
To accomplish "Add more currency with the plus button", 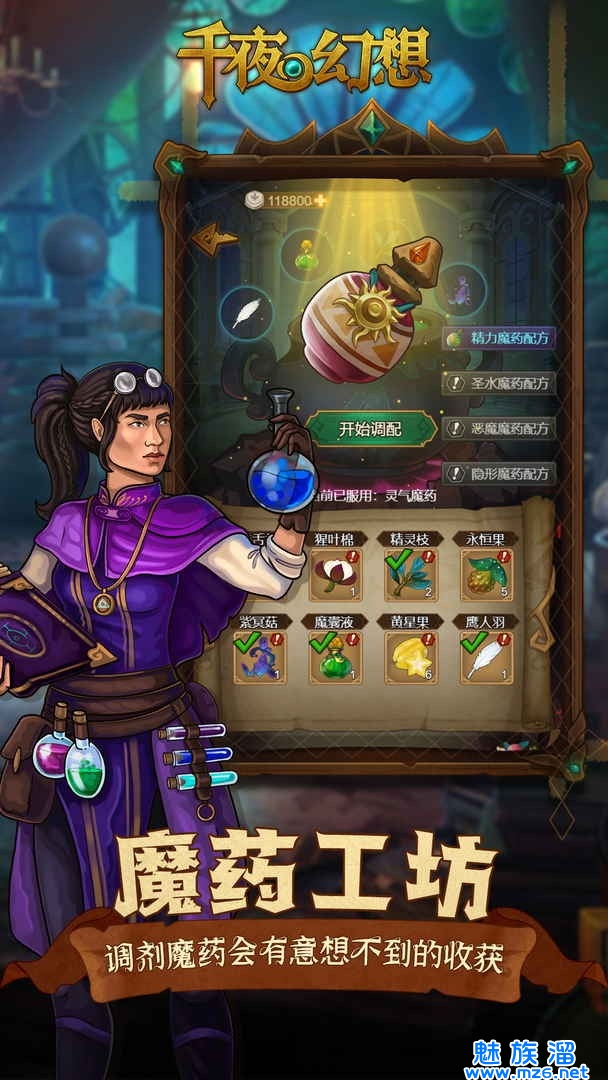I will pyautogui.click(x=321, y=200).
